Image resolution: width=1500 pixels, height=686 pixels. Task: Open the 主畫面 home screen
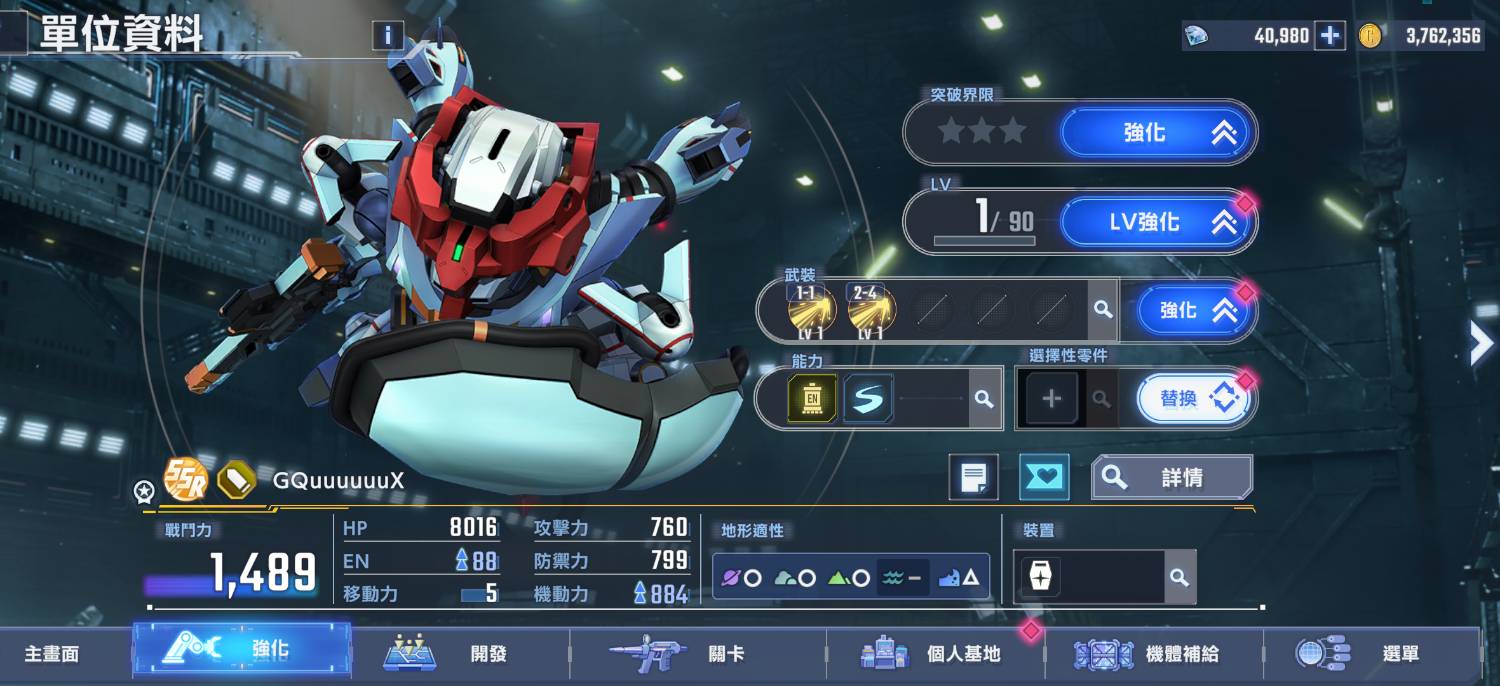(x=52, y=654)
